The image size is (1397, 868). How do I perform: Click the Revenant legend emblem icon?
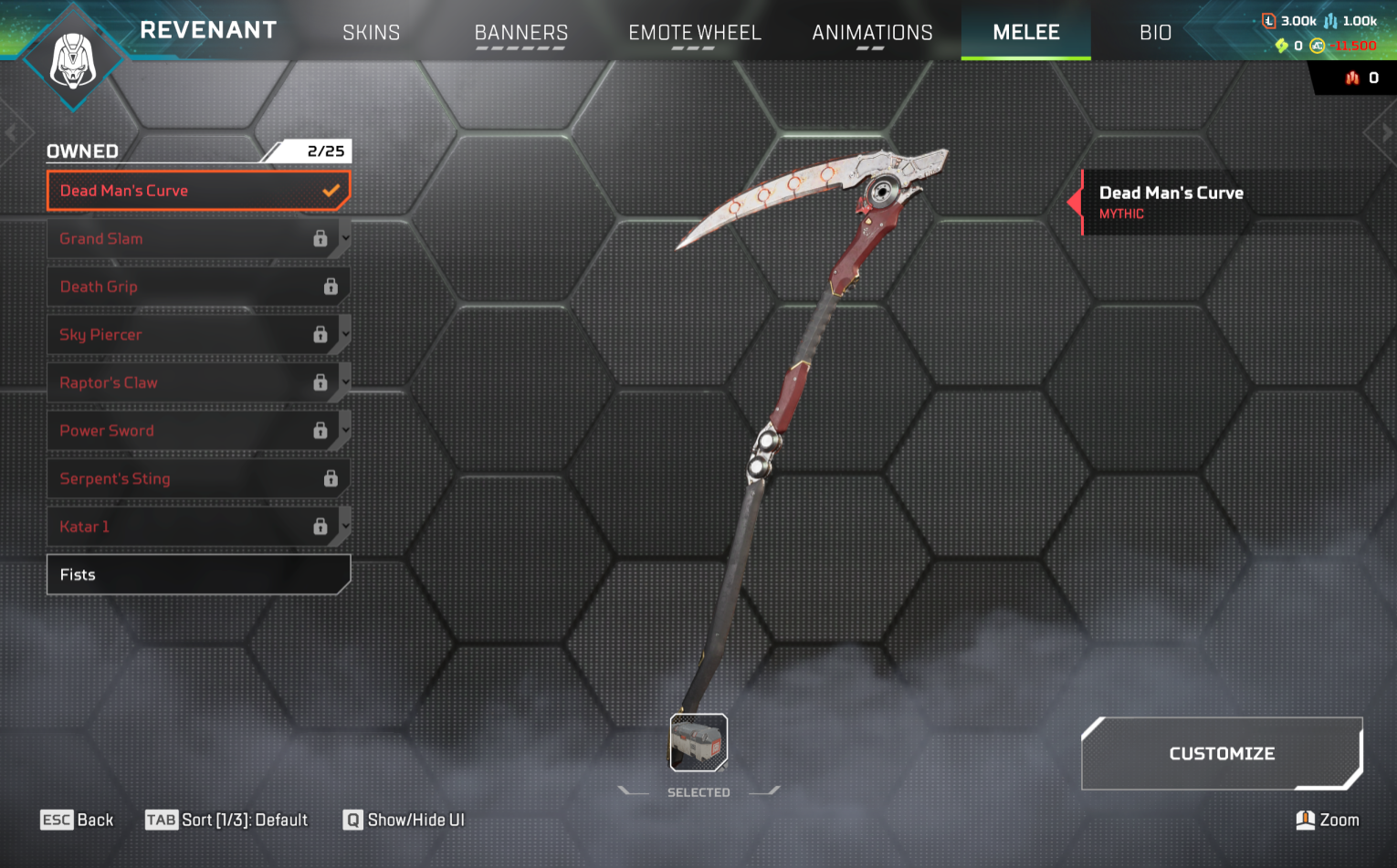click(73, 60)
